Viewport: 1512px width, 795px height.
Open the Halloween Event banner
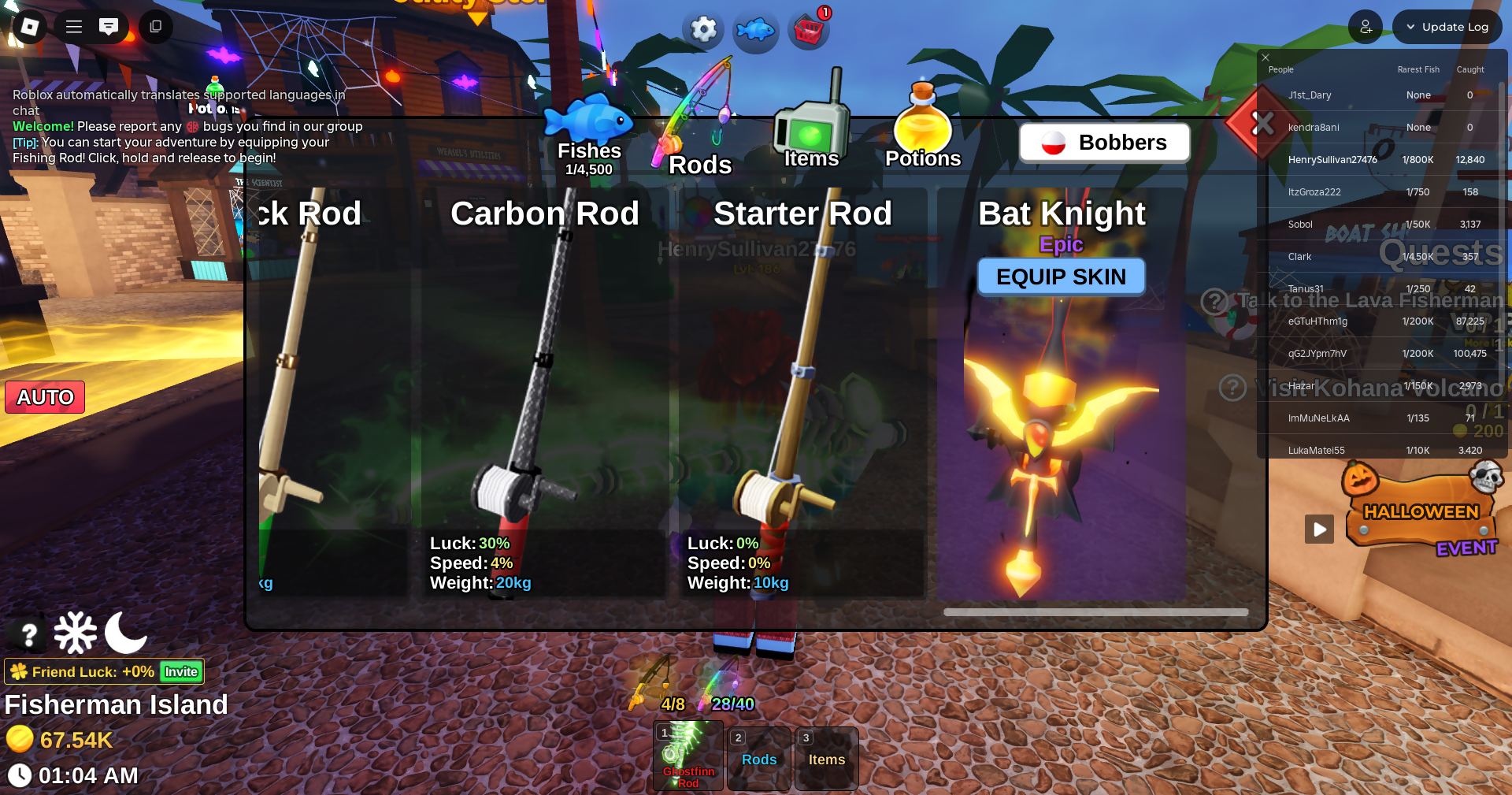[1421, 514]
